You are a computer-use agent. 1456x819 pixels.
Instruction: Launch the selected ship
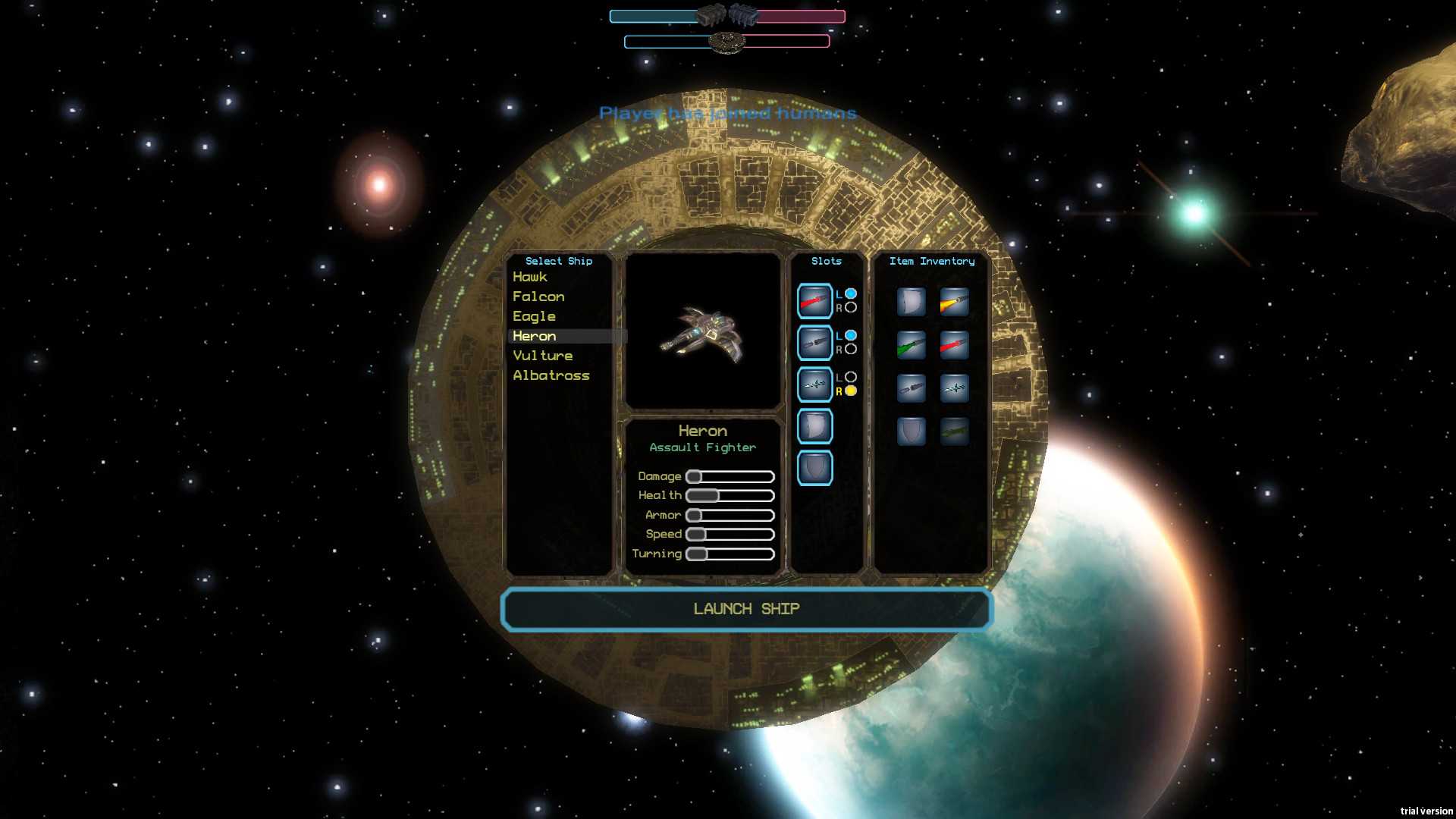[746, 609]
